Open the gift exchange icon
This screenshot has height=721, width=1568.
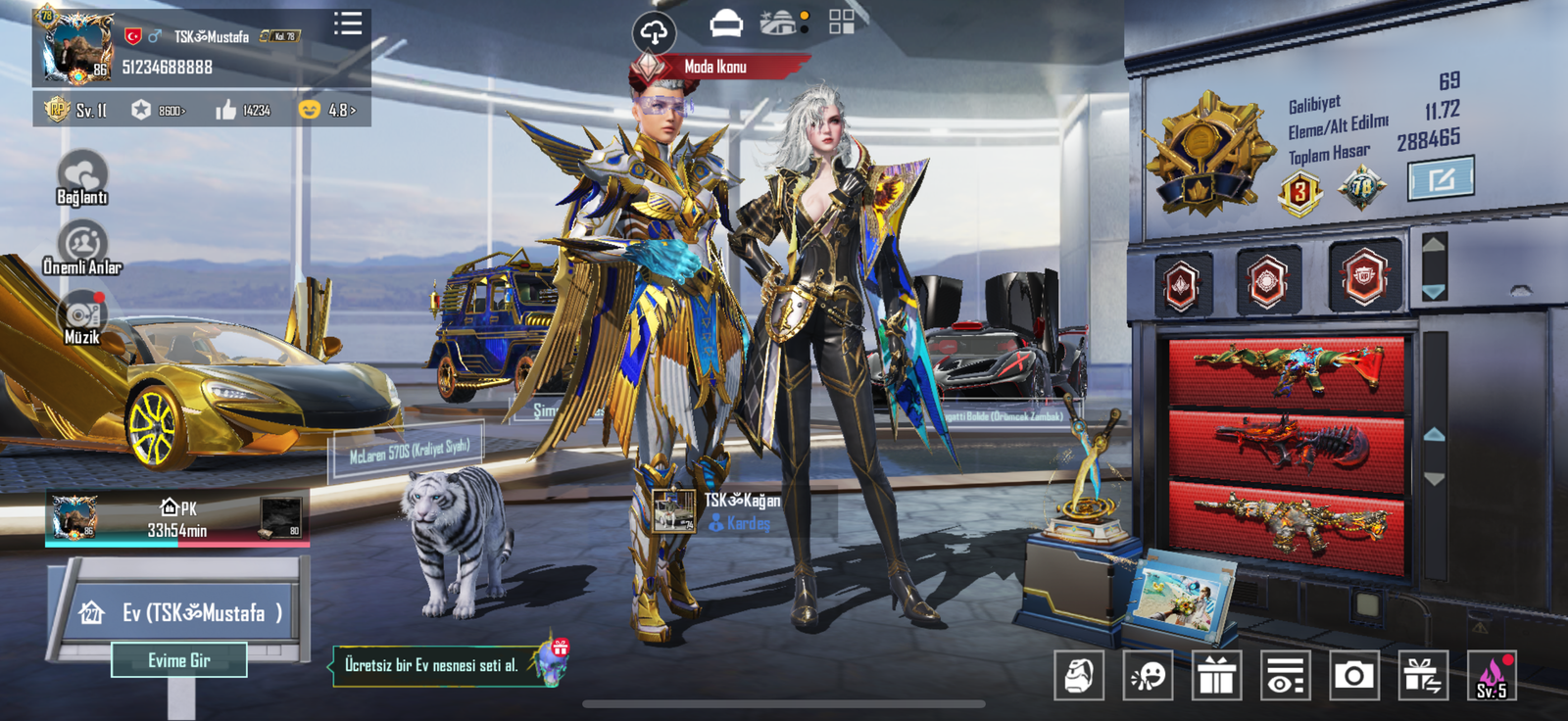point(1422,675)
